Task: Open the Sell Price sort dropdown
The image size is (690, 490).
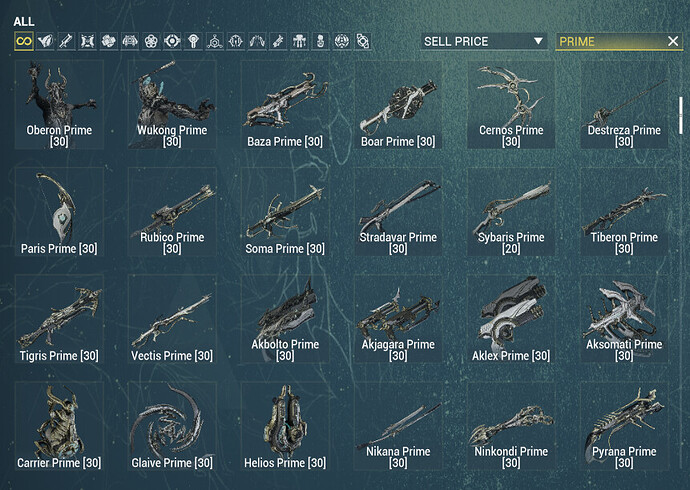Action: click(484, 41)
